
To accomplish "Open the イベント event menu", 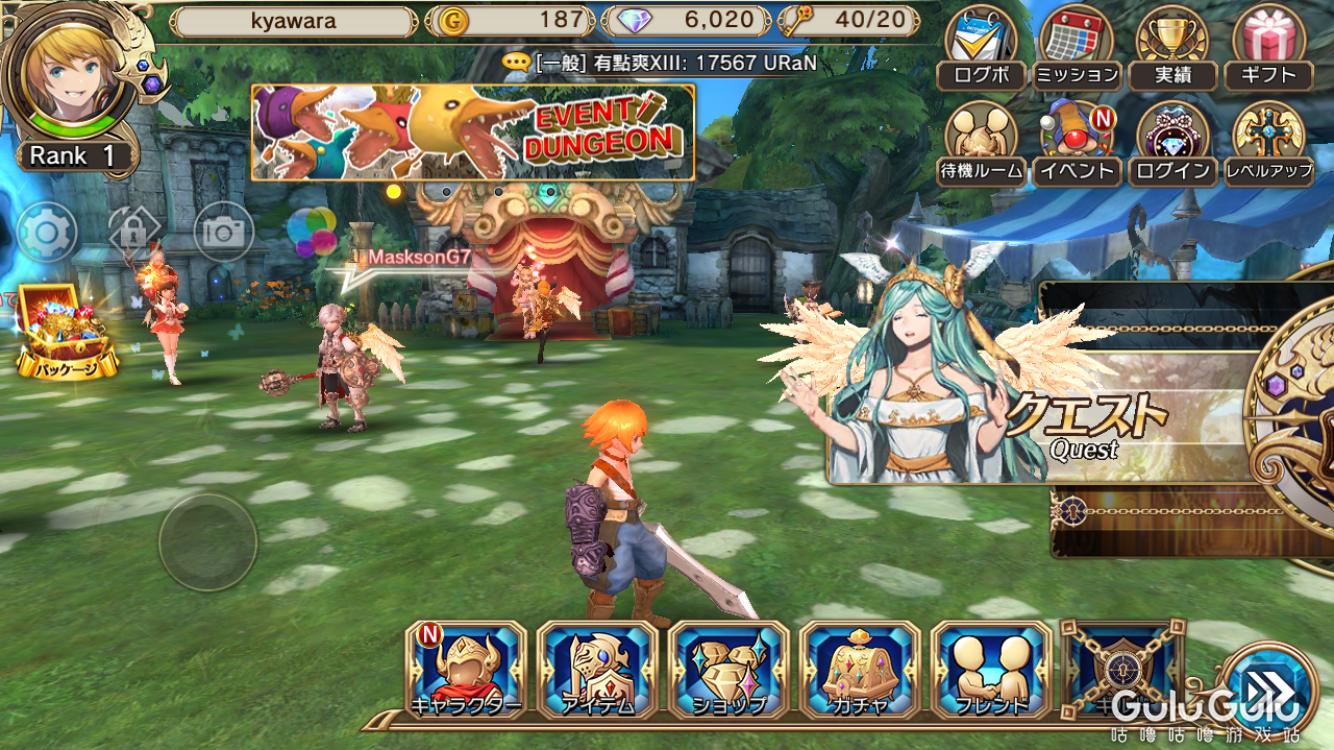I will point(1076,144).
